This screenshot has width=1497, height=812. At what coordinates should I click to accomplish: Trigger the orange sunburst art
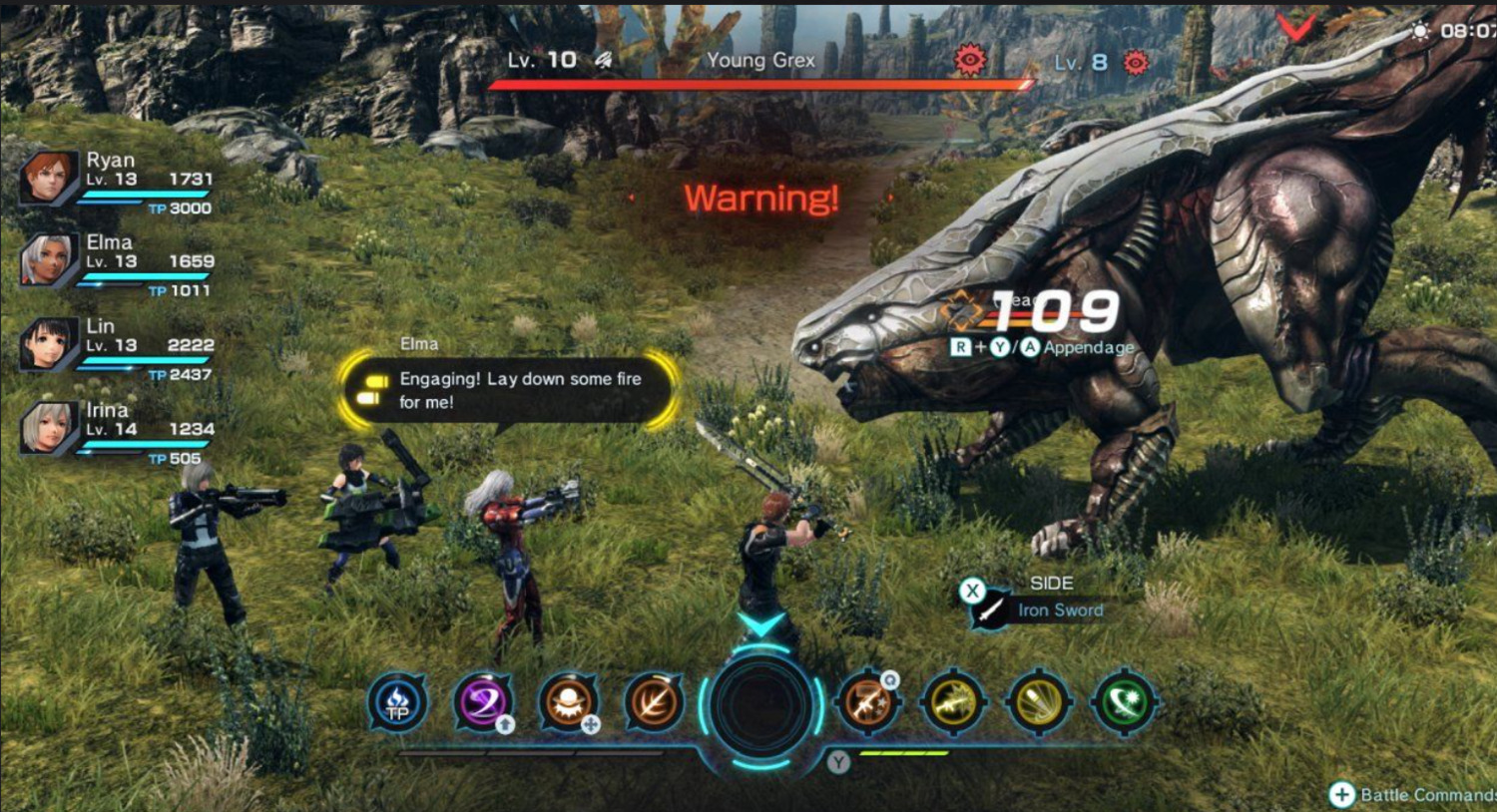point(568,702)
